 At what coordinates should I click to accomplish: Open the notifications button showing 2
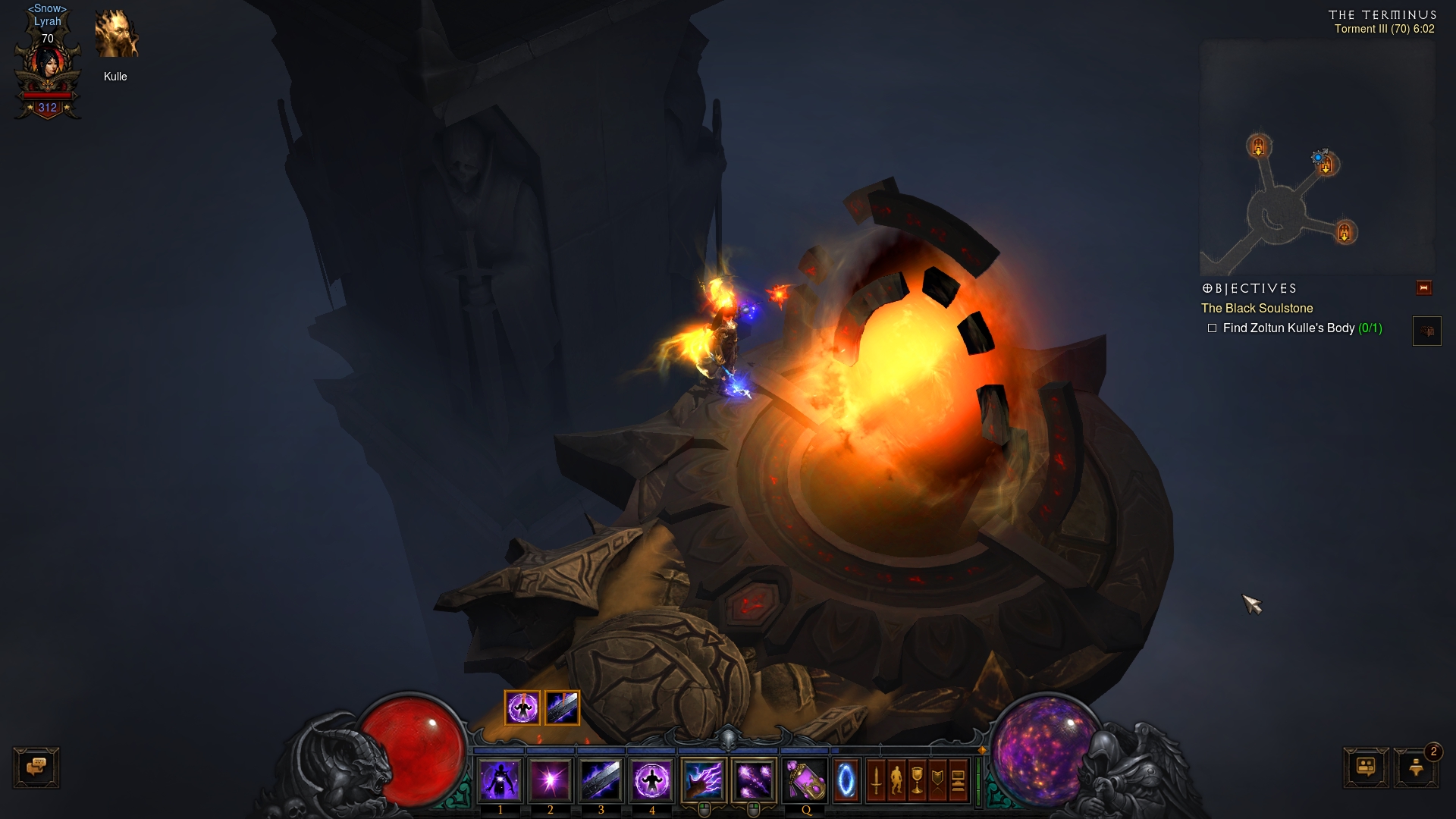1416,767
